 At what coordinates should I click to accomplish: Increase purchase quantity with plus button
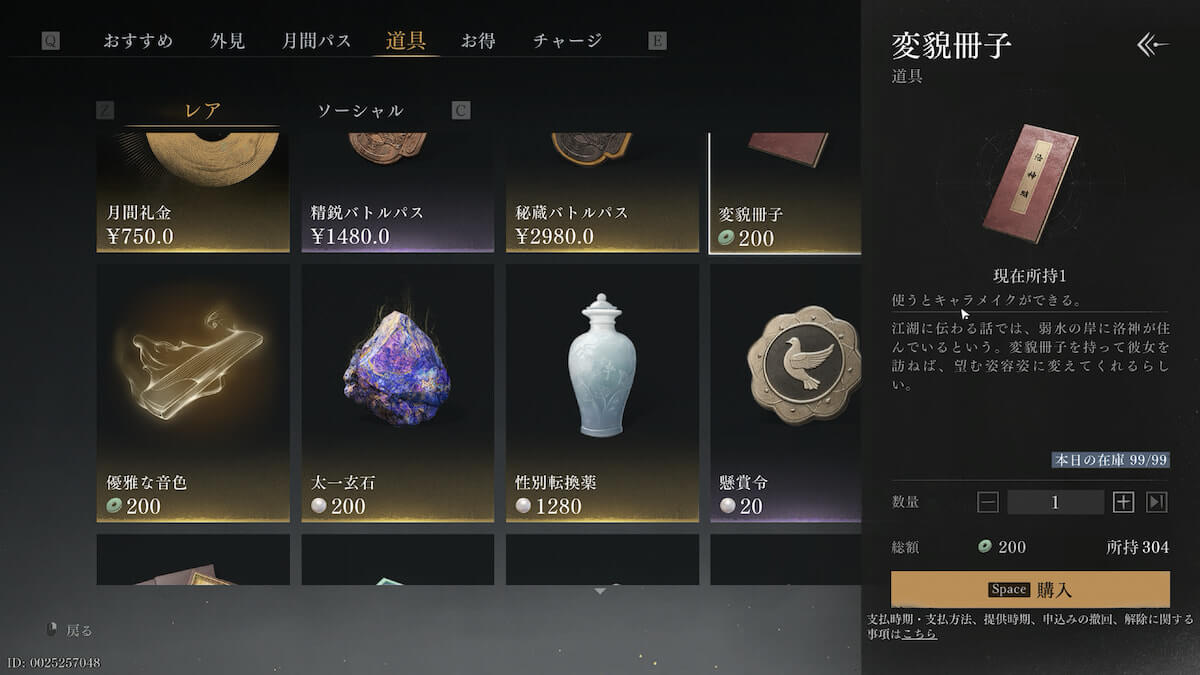(x=1123, y=502)
